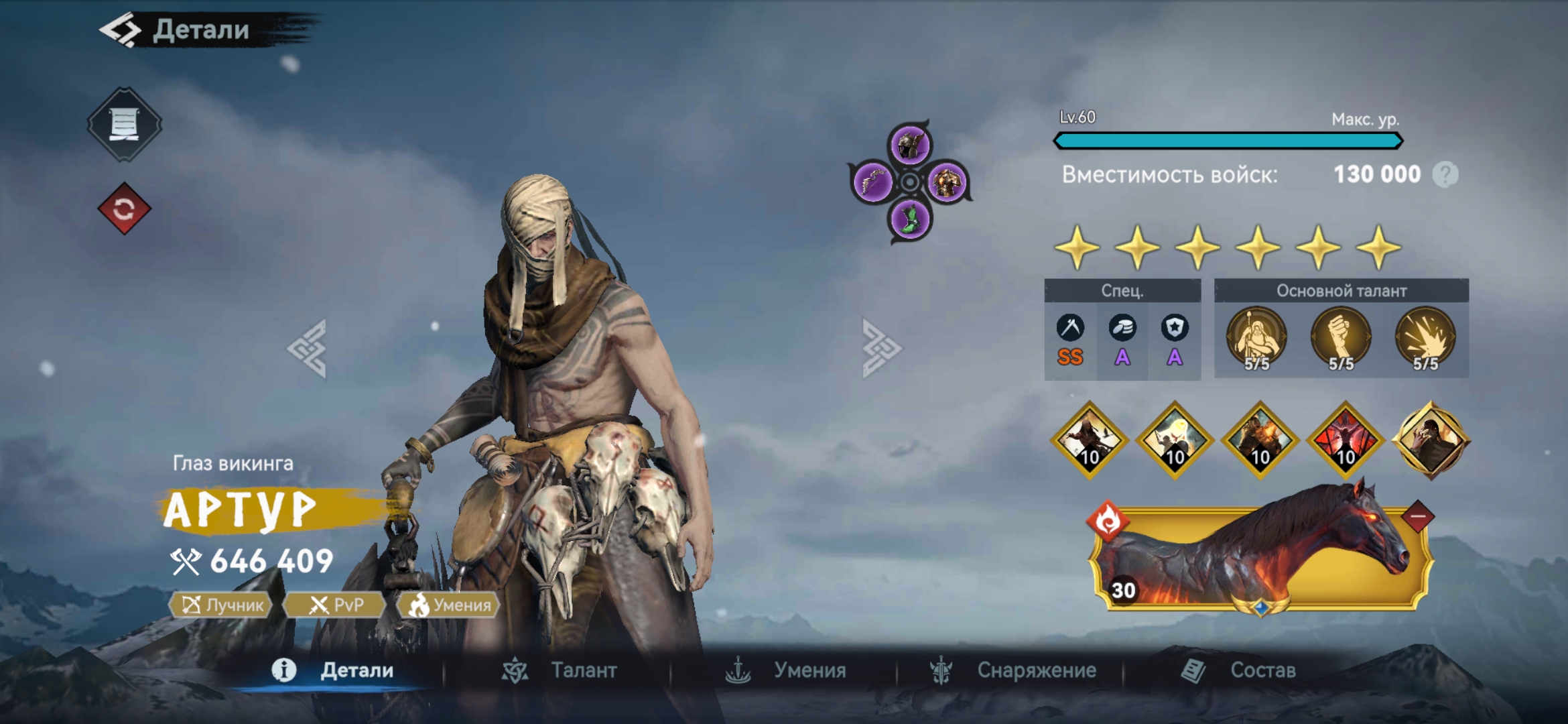This screenshot has width=1568, height=724.
Task: Select the chest armor equipment slot
Action: pyautogui.click(x=947, y=182)
